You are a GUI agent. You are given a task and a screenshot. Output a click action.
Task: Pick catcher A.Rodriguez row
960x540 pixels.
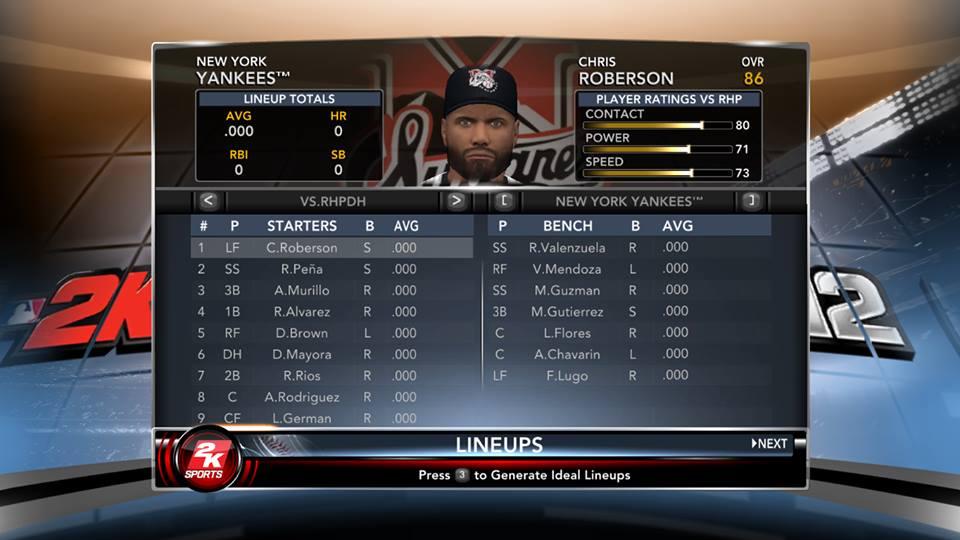(302, 397)
